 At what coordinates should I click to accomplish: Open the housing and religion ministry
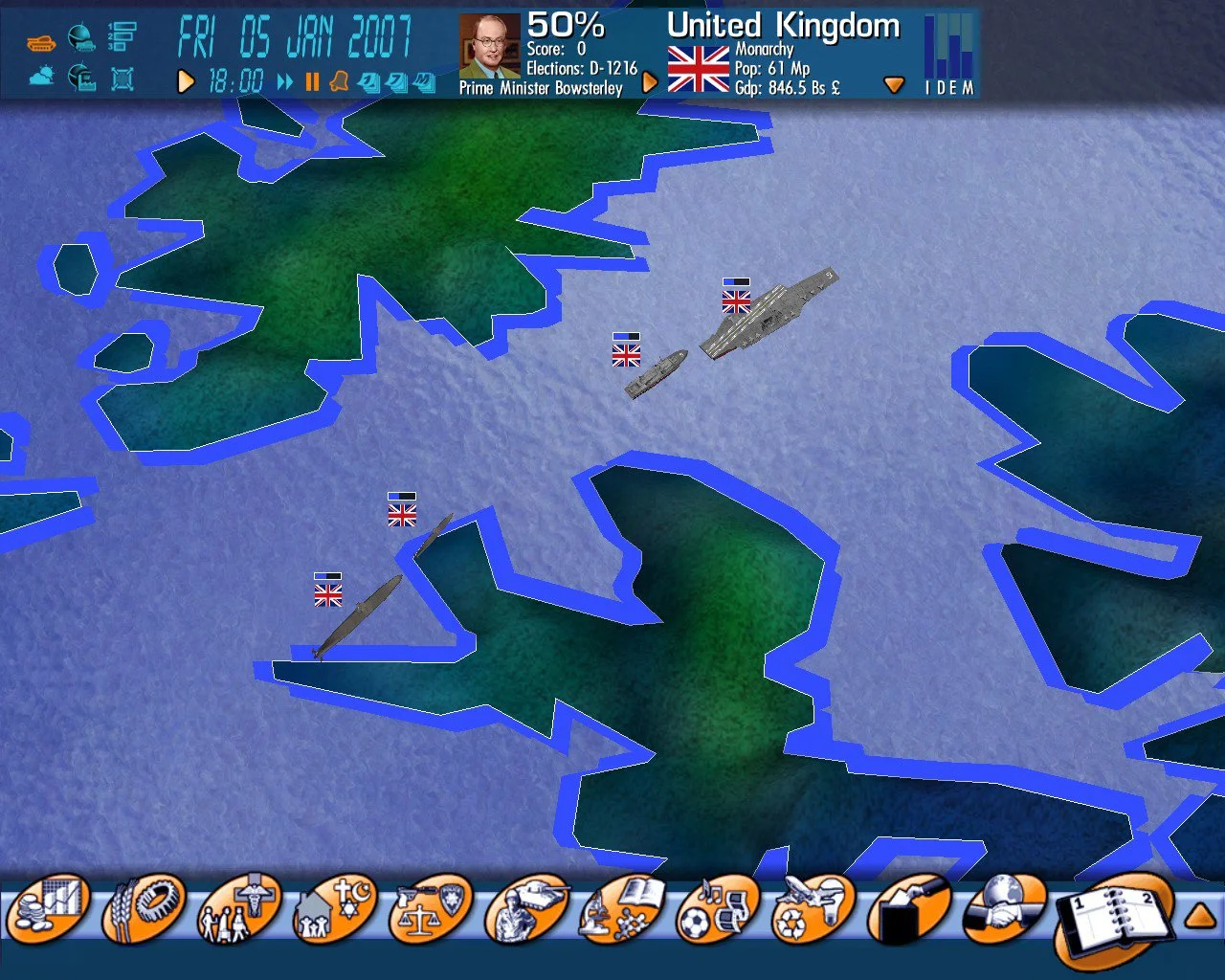tap(335, 911)
